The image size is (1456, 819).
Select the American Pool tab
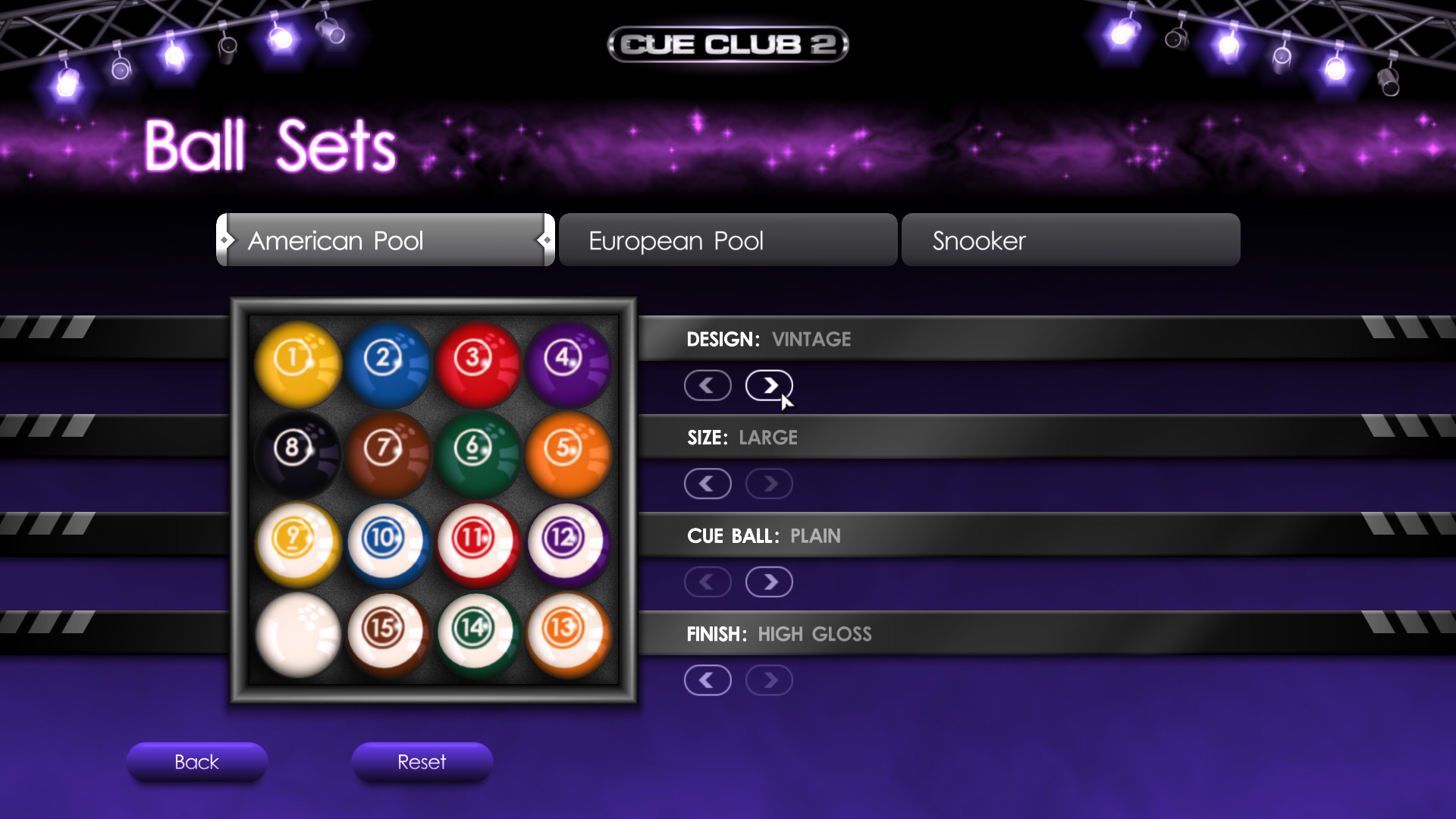point(384,240)
